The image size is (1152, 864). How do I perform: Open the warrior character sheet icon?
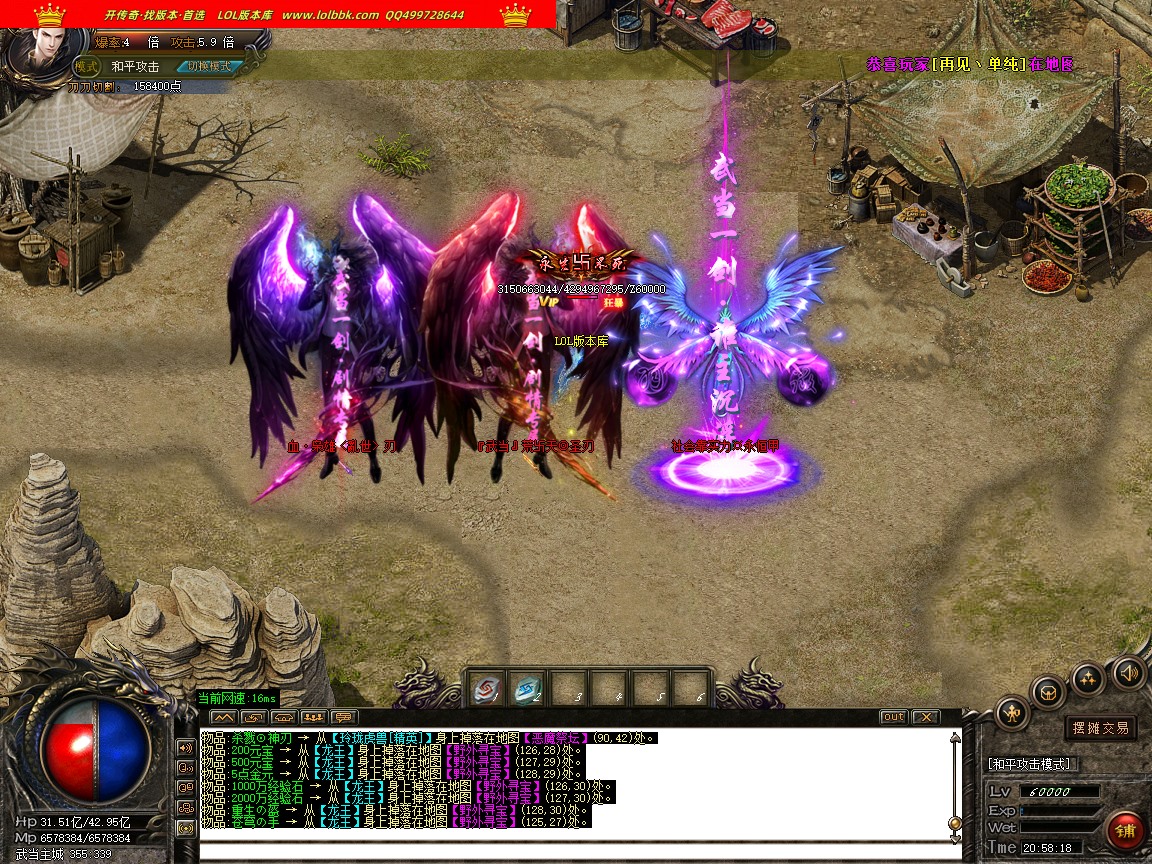[x=1012, y=713]
